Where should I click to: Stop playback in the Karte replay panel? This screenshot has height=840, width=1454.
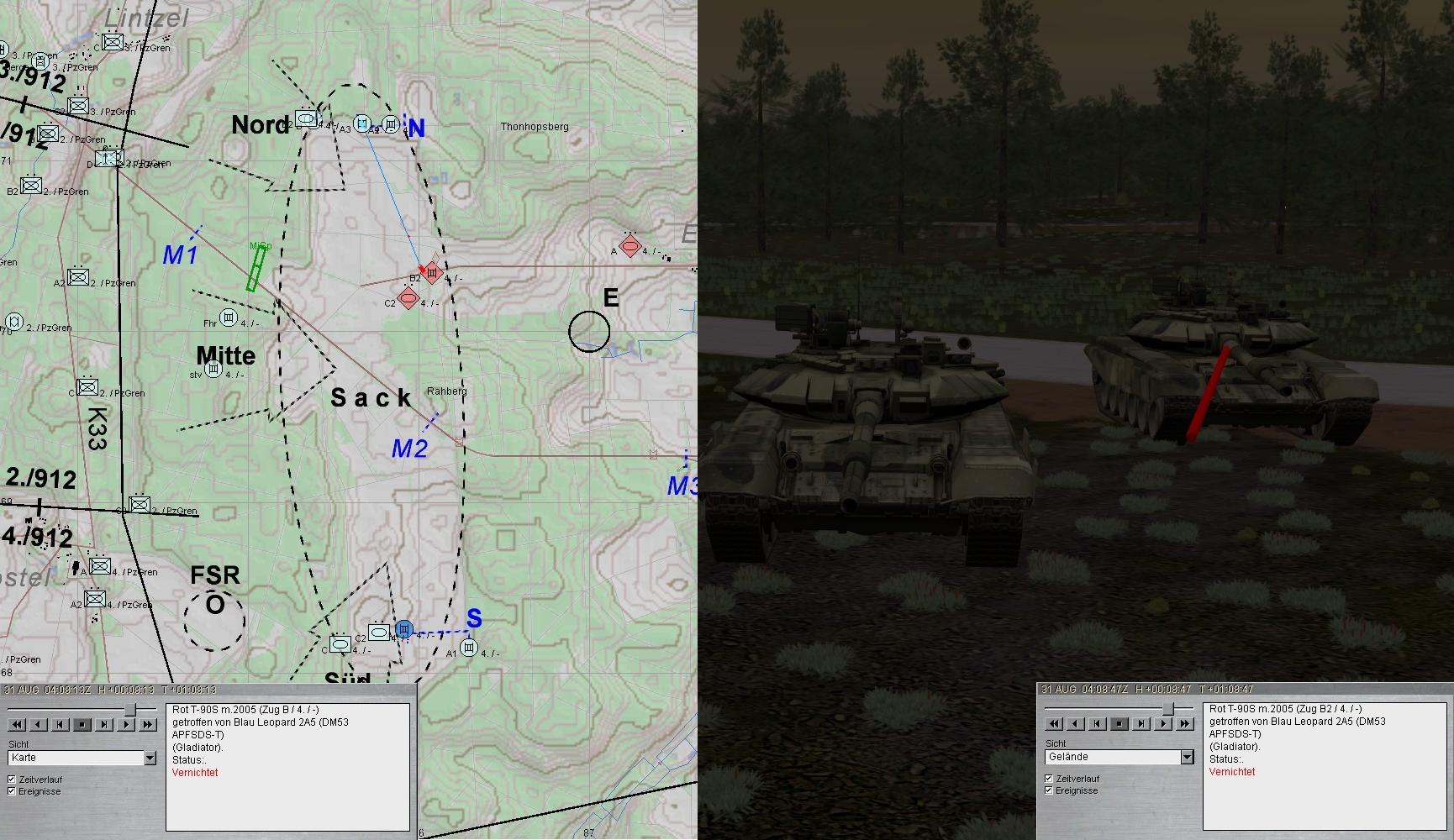click(82, 724)
